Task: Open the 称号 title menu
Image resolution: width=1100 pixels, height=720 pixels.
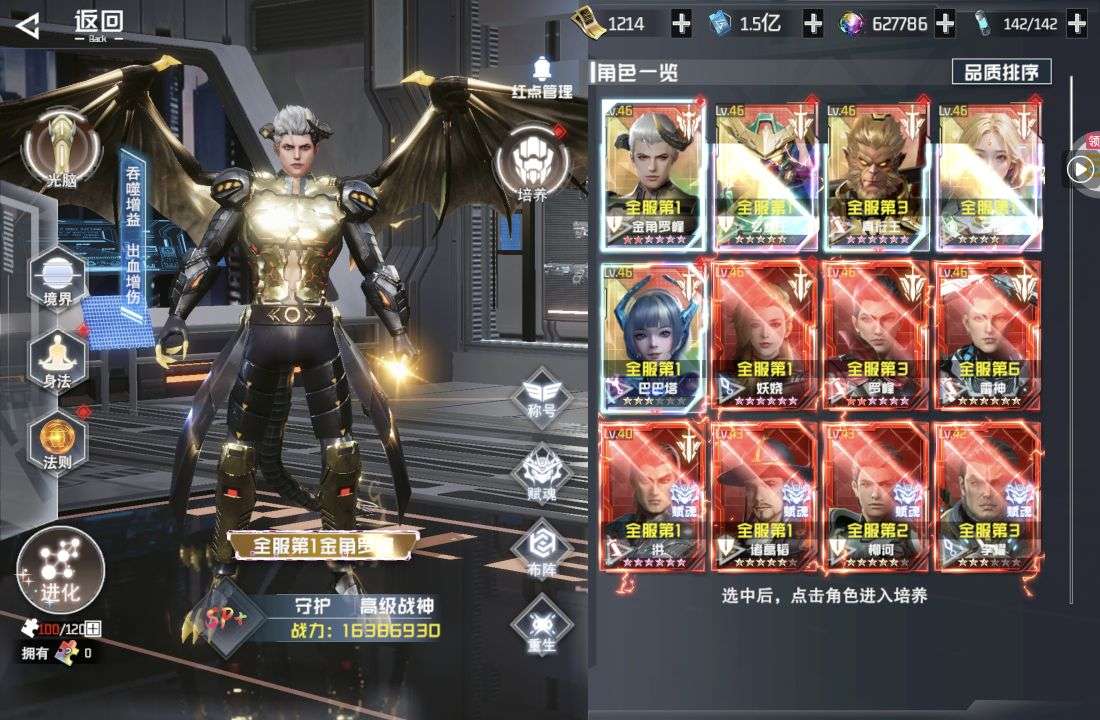Action: pyautogui.click(x=541, y=390)
